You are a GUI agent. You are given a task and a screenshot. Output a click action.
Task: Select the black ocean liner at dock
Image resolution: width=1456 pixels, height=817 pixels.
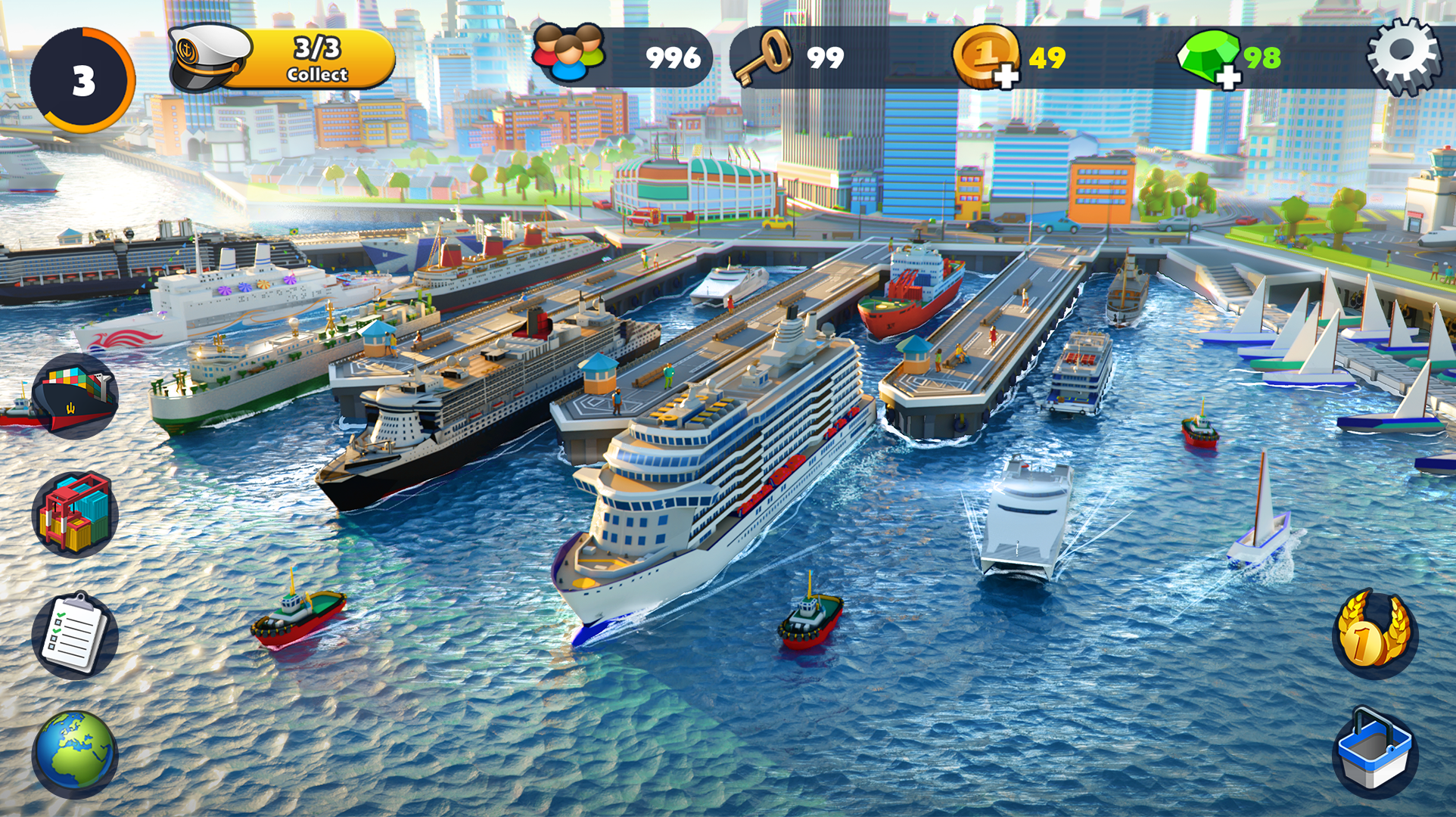[x=454, y=408]
